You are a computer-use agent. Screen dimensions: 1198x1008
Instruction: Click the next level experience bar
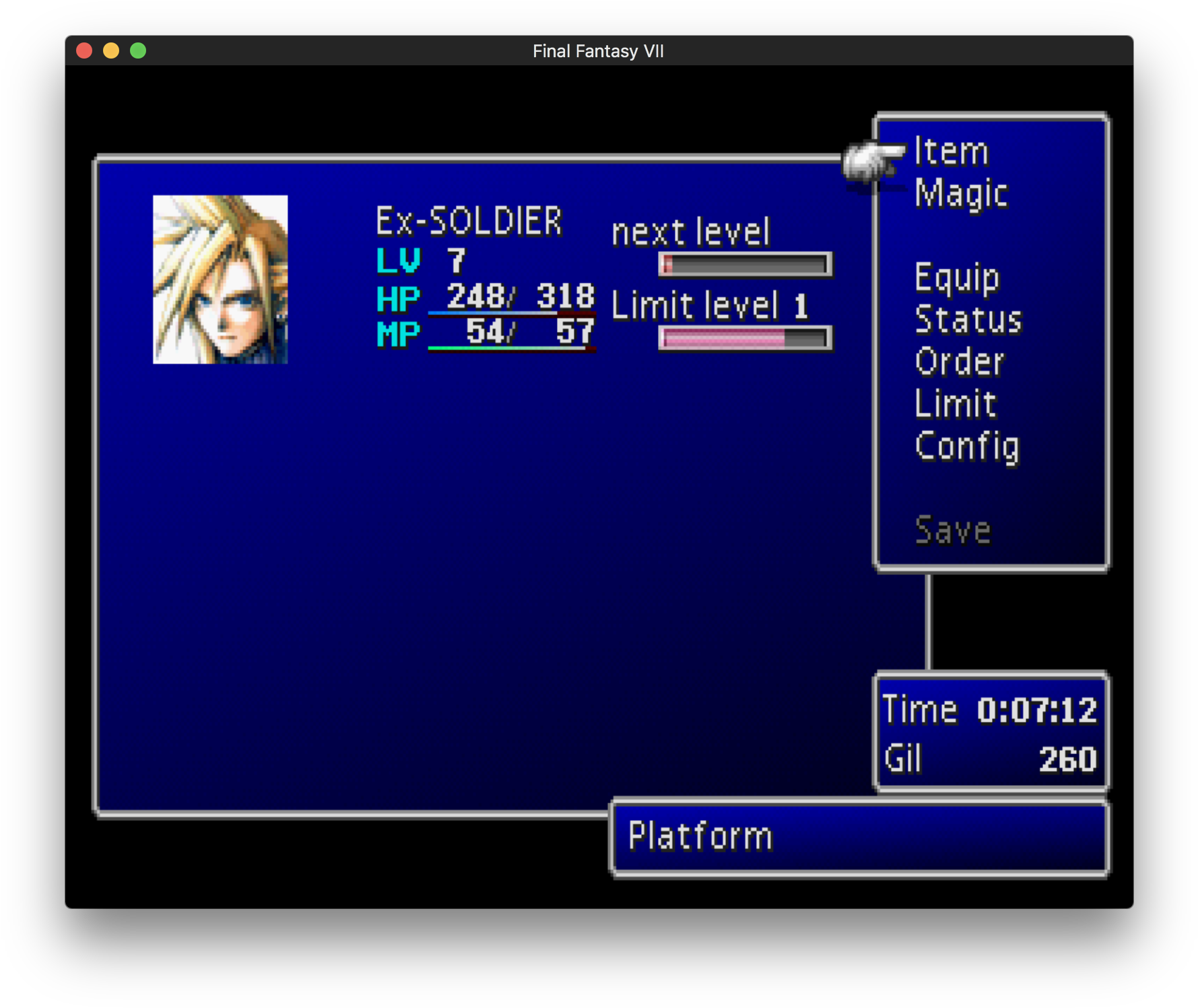[744, 265]
